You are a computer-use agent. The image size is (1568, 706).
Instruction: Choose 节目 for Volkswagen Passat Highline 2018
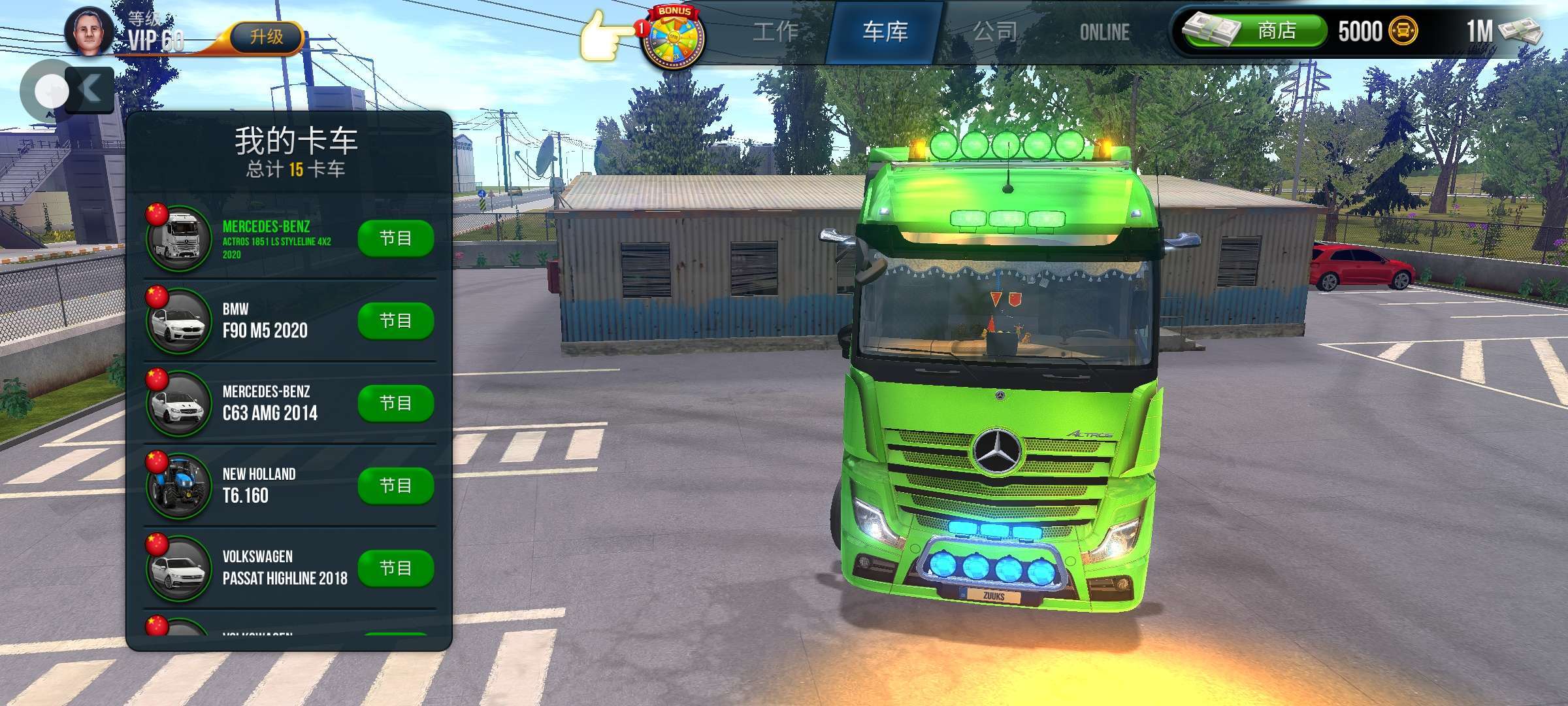395,567
